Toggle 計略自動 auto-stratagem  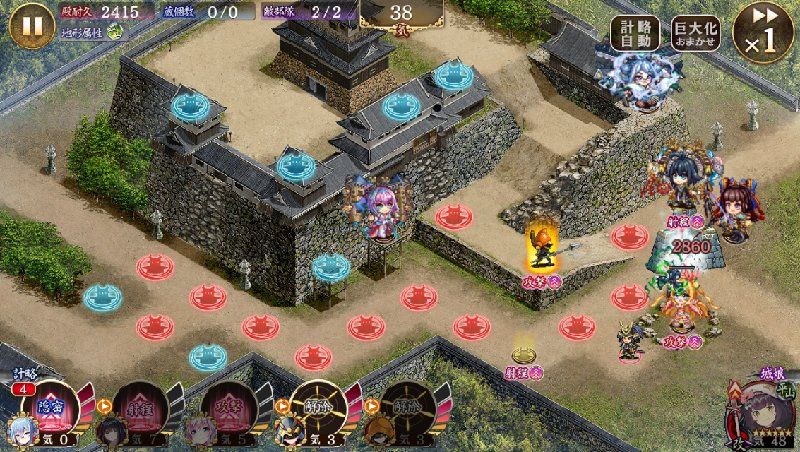(x=638, y=34)
